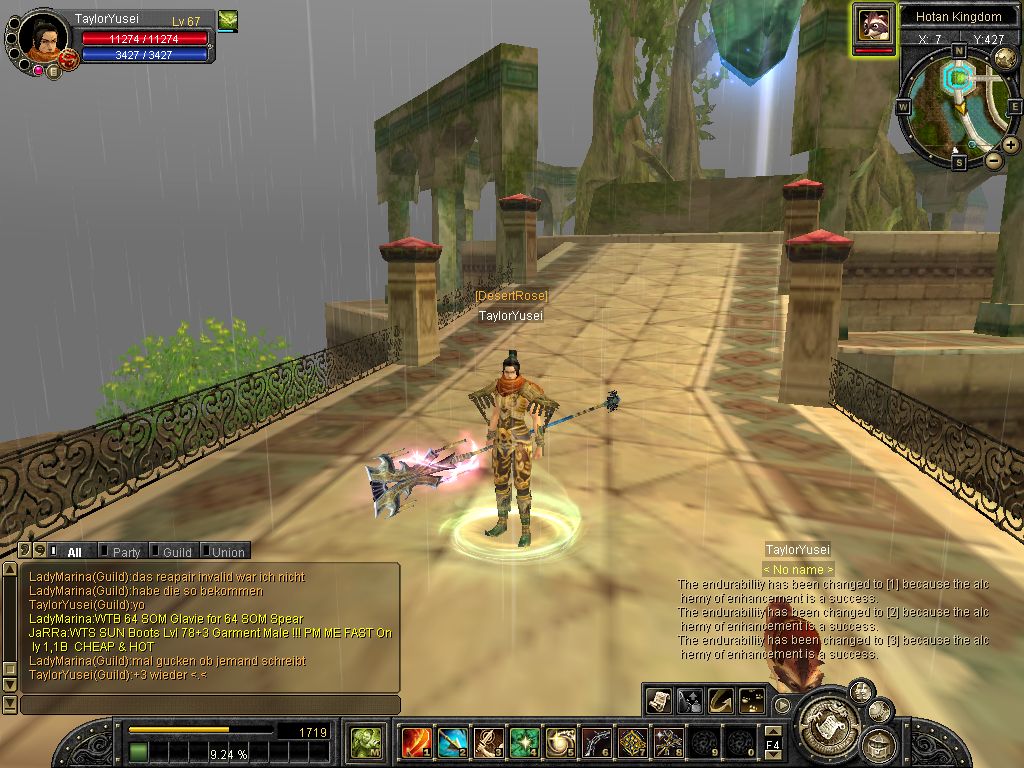Show the Union chat tab
Image resolution: width=1024 pixels, height=768 pixels.
(228, 551)
